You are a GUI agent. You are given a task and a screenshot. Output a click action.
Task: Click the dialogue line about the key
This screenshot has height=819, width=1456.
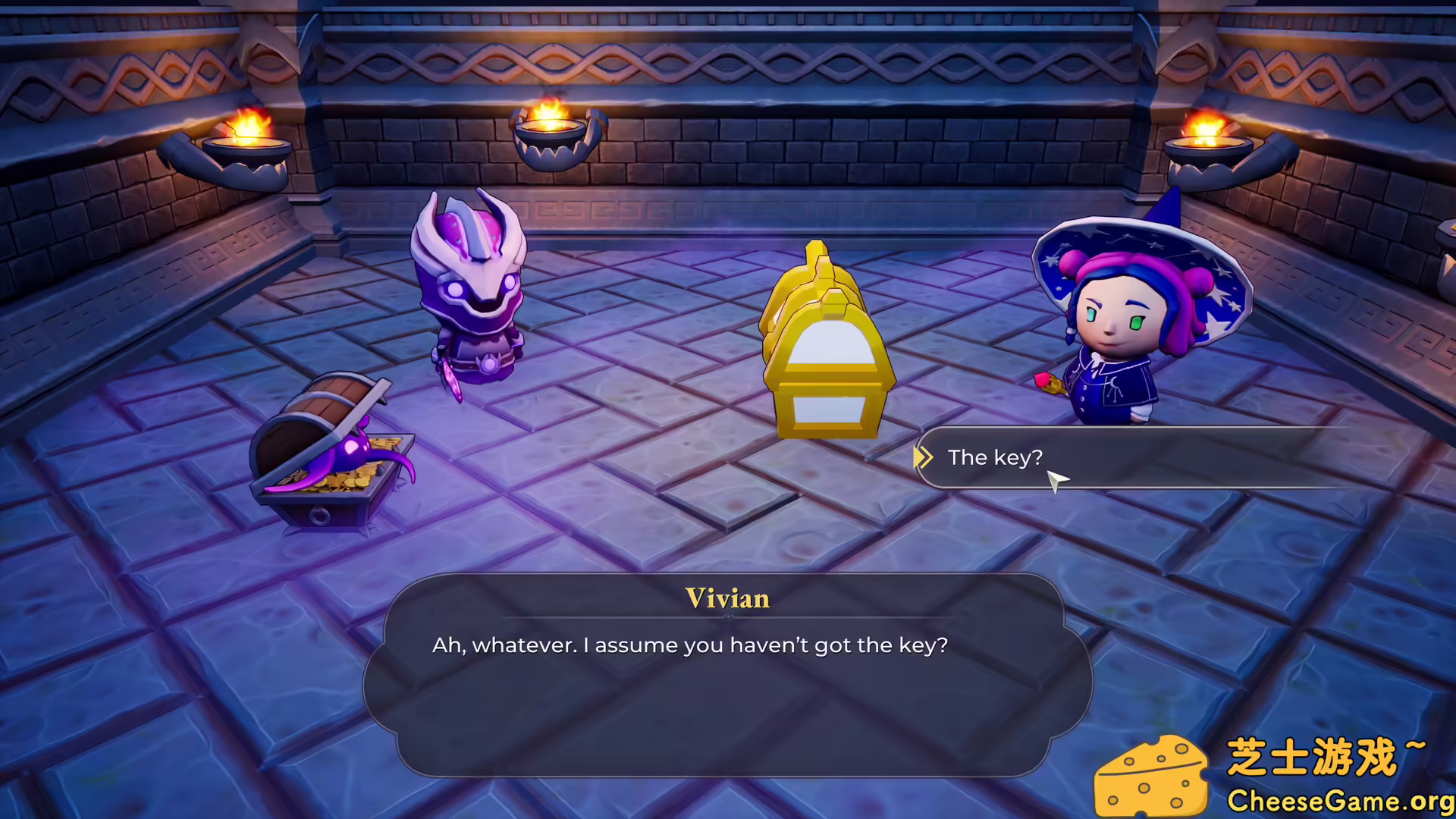point(689,645)
